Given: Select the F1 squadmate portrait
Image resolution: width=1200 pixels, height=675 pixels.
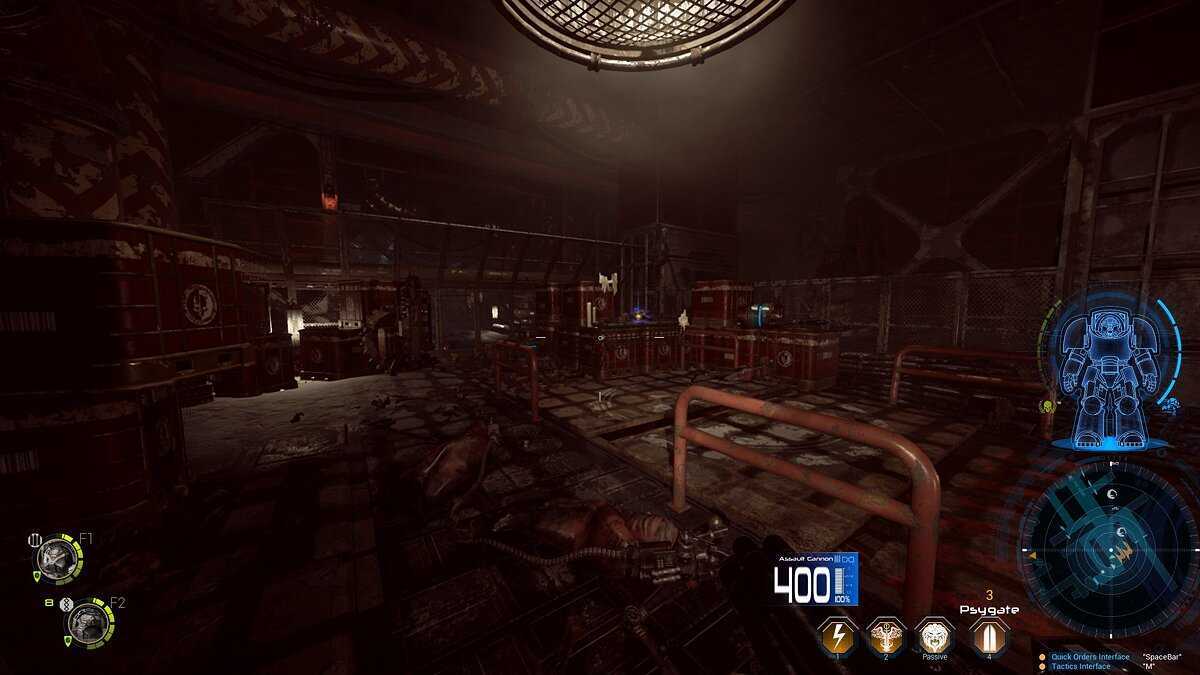Looking at the screenshot, I should [55, 555].
